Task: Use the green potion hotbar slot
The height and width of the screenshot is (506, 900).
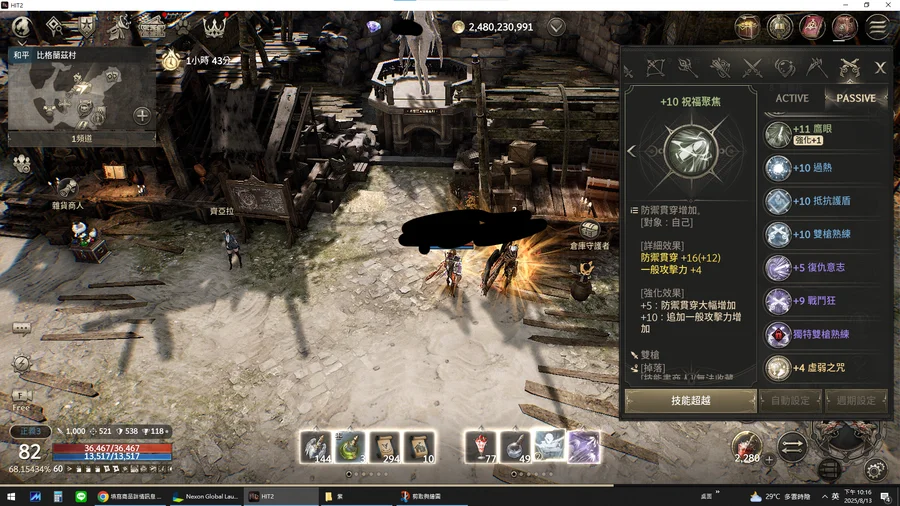Action: click(x=350, y=447)
